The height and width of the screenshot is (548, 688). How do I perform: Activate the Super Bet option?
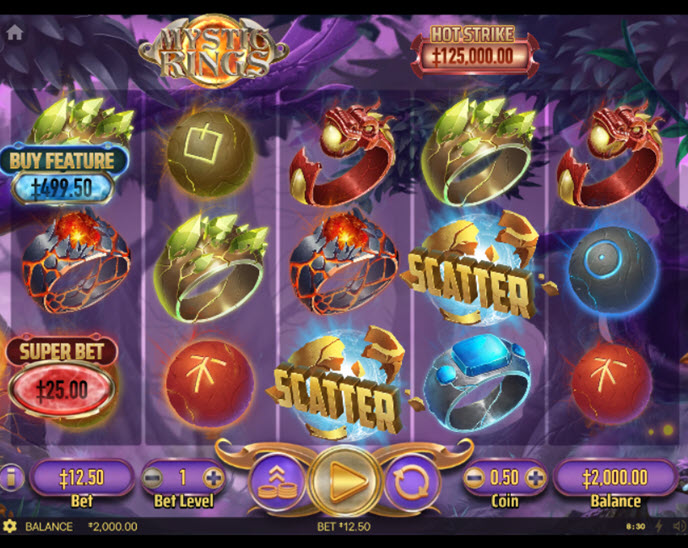[62, 374]
